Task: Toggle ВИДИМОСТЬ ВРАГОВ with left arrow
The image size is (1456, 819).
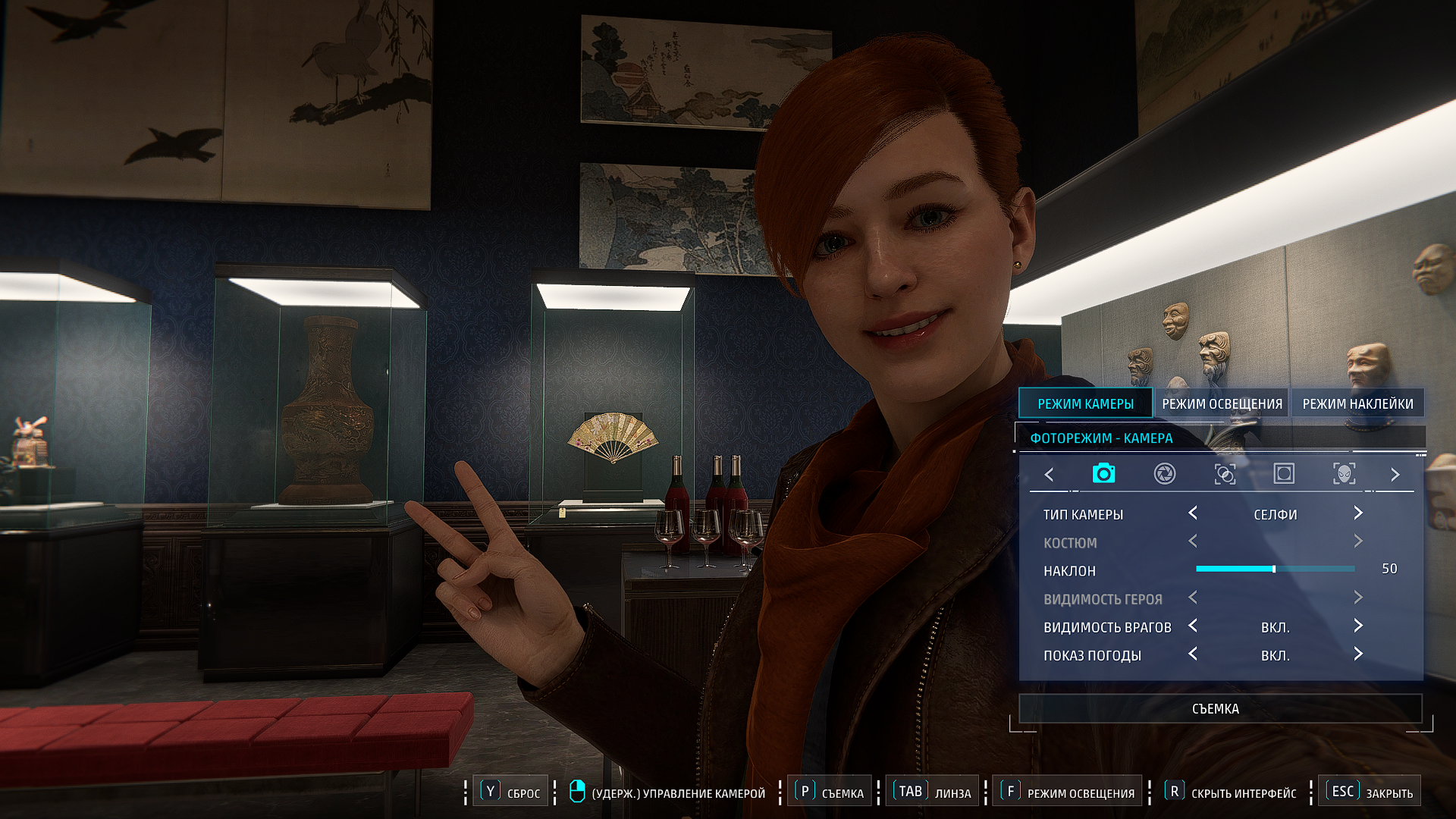Action: pos(1193,626)
